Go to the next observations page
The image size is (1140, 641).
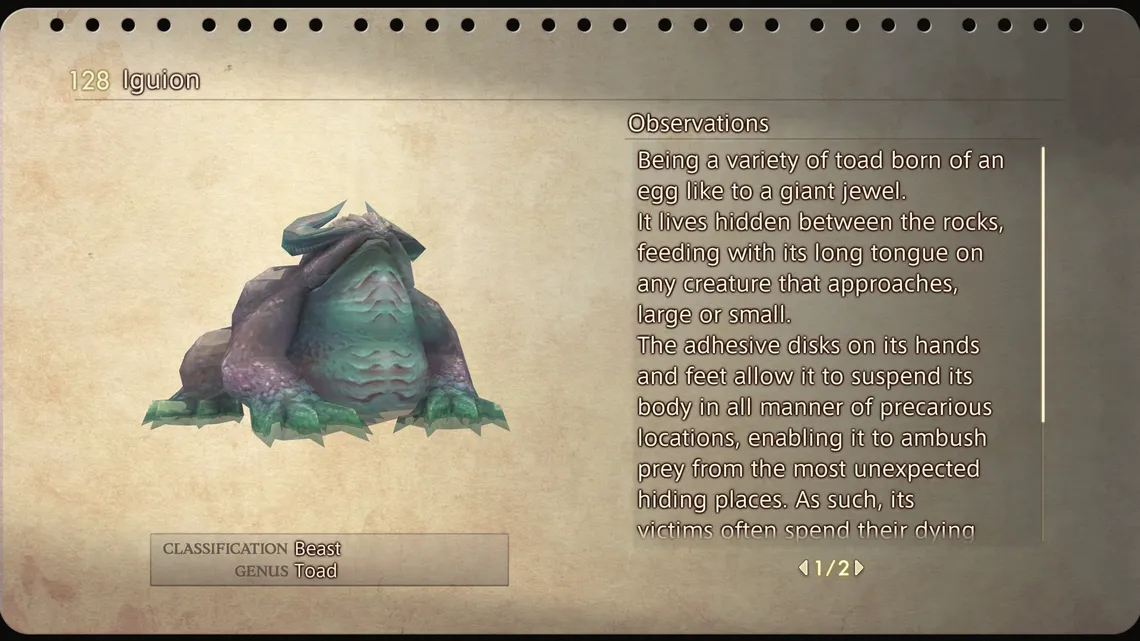[x=859, y=568]
